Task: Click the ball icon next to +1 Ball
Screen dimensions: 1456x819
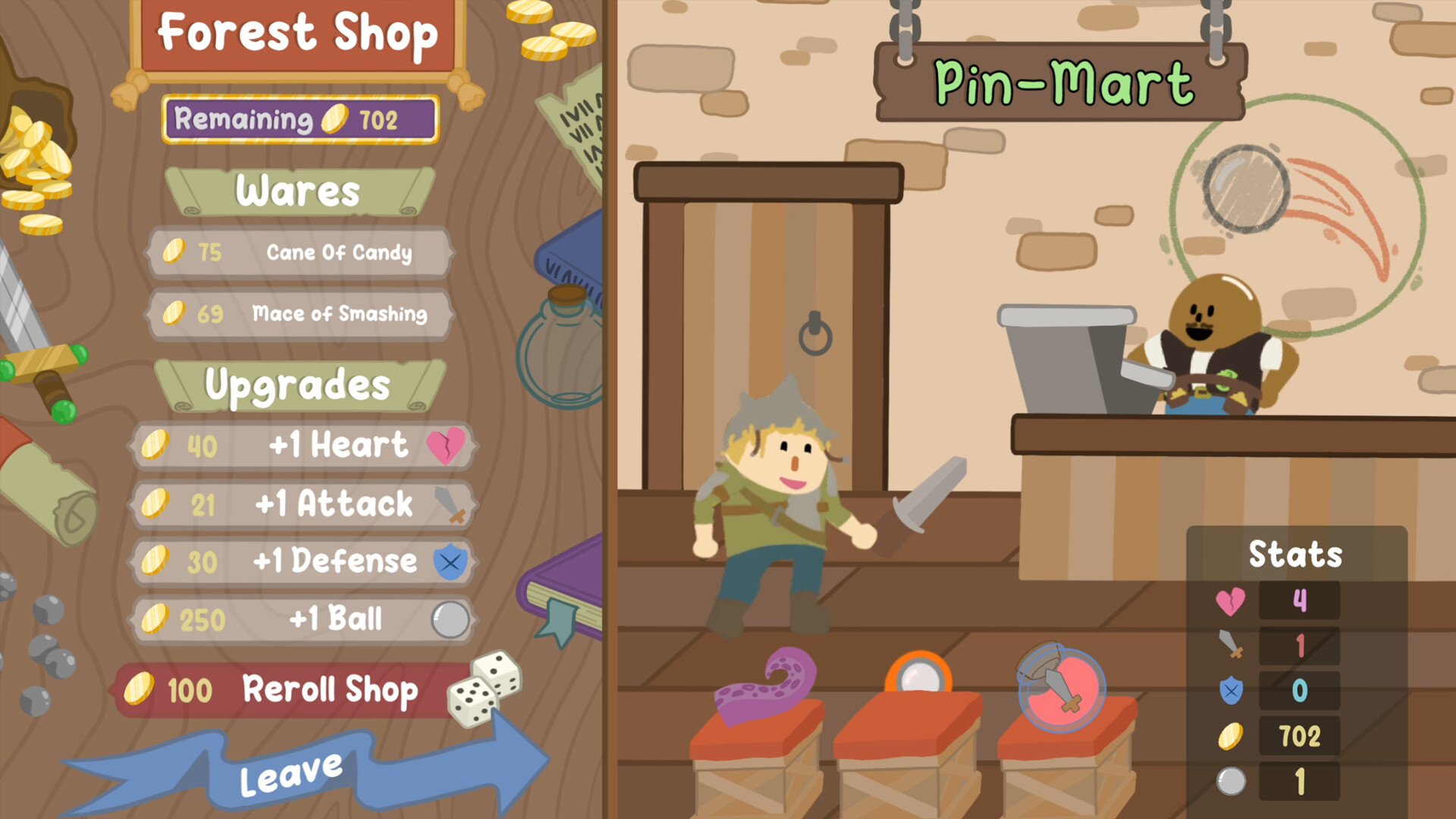Action: tap(450, 620)
